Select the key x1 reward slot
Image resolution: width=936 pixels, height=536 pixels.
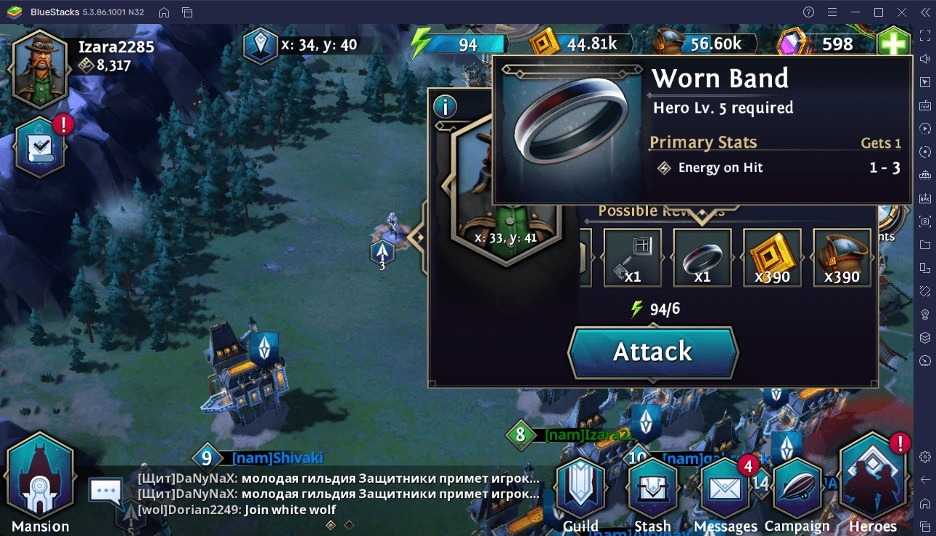(631, 257)
